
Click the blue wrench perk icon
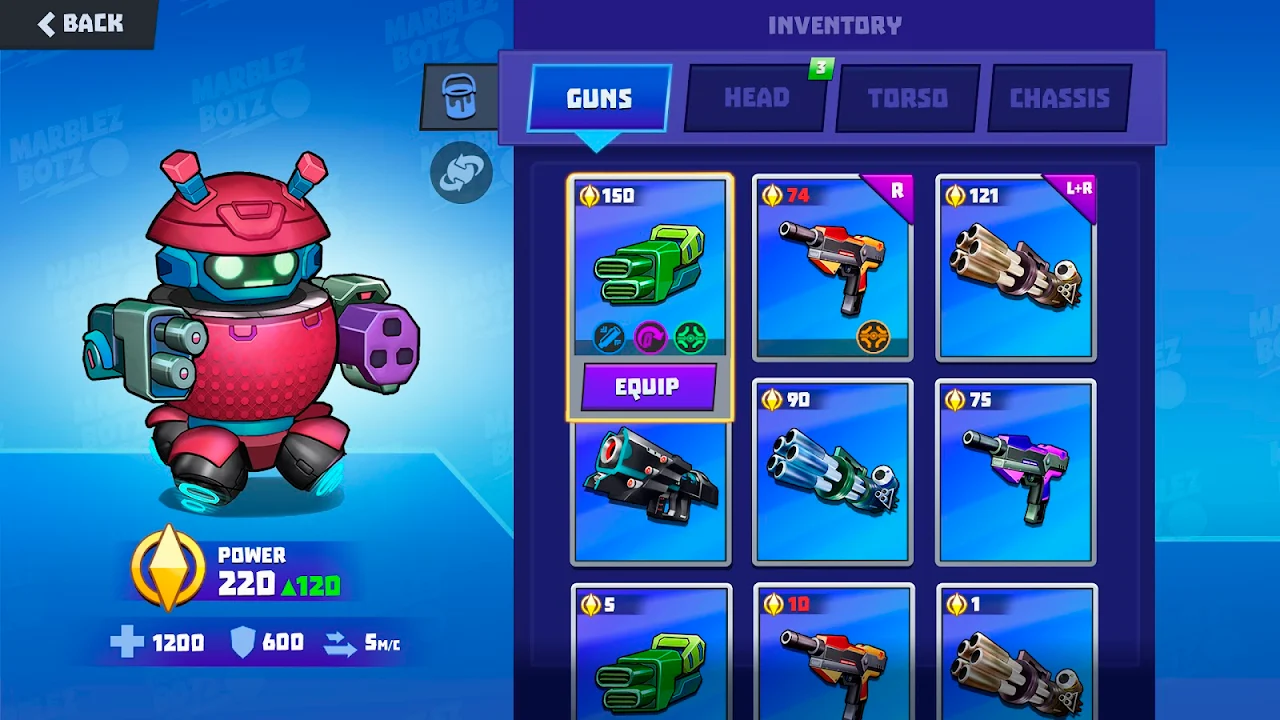(x=609, y=338)
